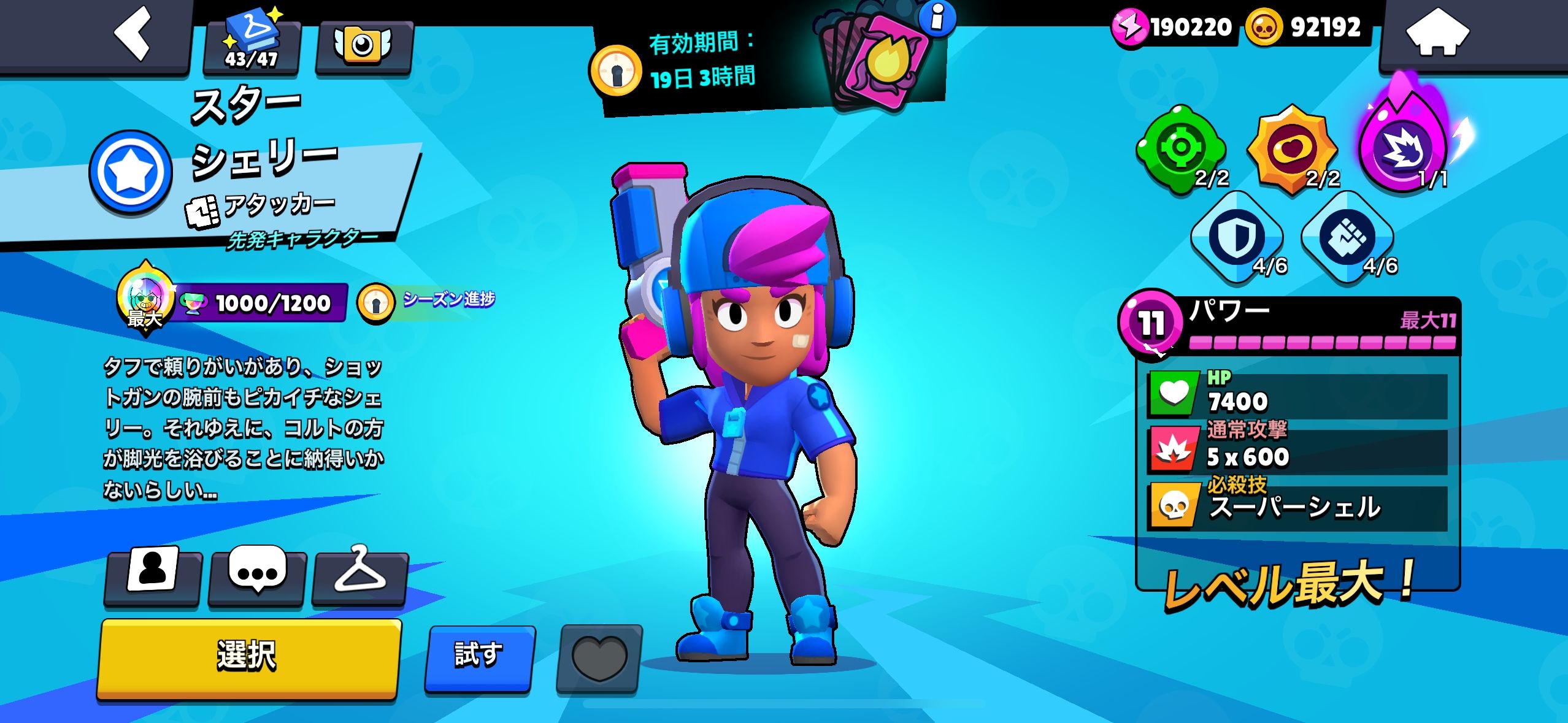Toggle the heart favorite button
The height and width of the screenshot is (723, 1568).
(599, 658)
